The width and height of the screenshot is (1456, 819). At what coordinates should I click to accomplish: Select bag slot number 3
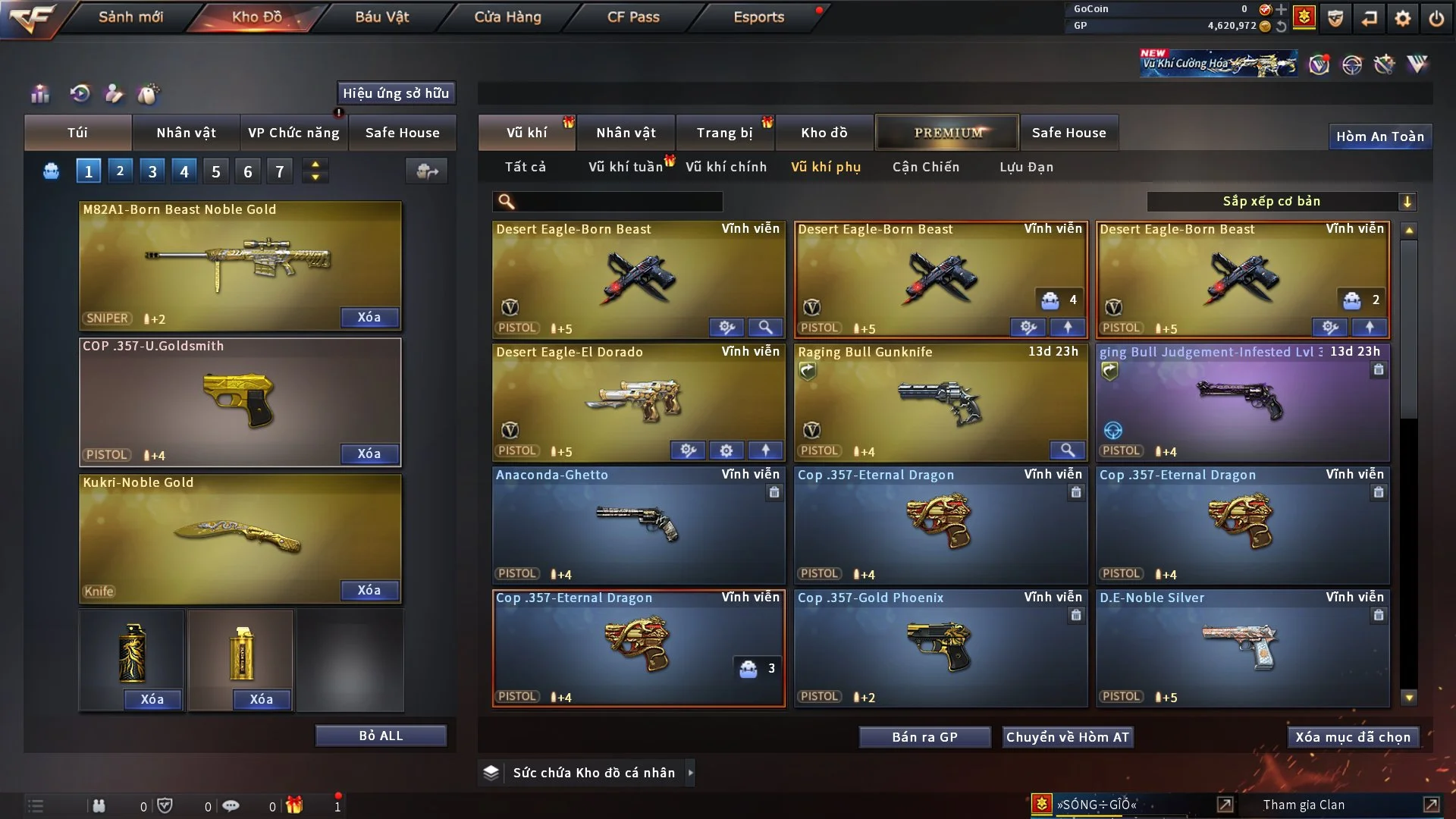[152, 171]
